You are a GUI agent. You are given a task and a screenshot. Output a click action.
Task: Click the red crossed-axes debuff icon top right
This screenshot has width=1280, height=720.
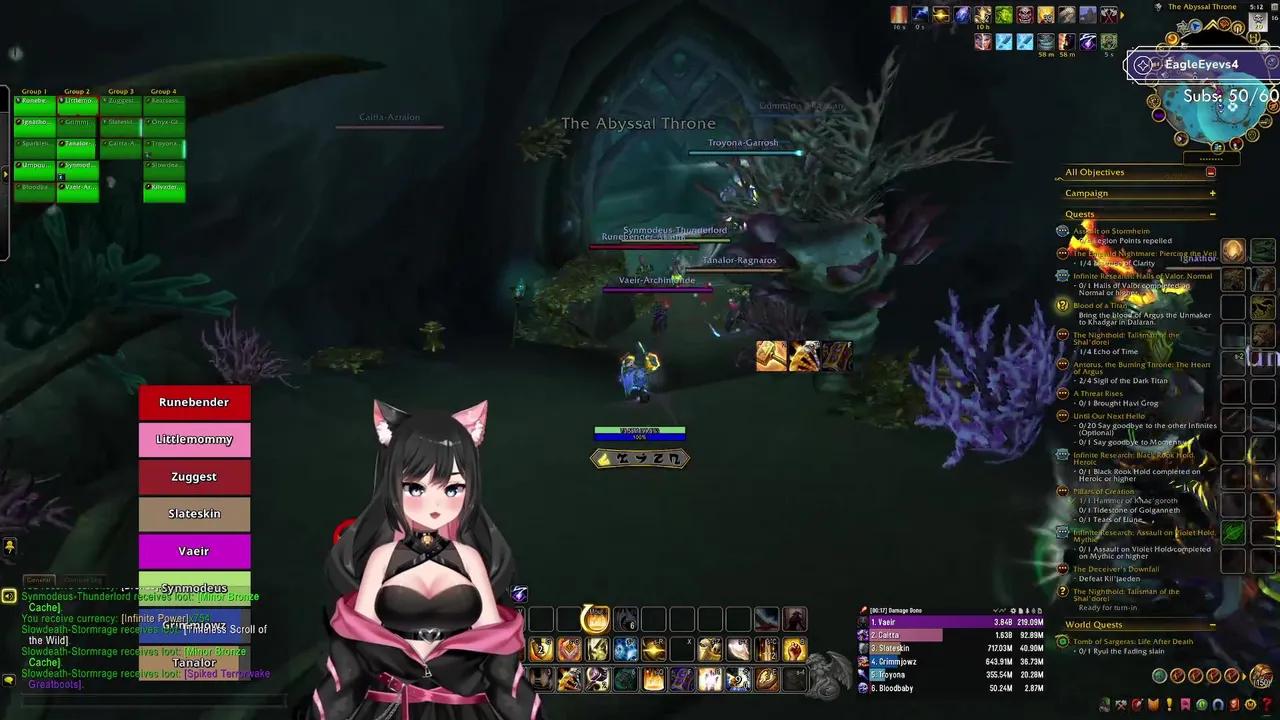point(1109,14)
